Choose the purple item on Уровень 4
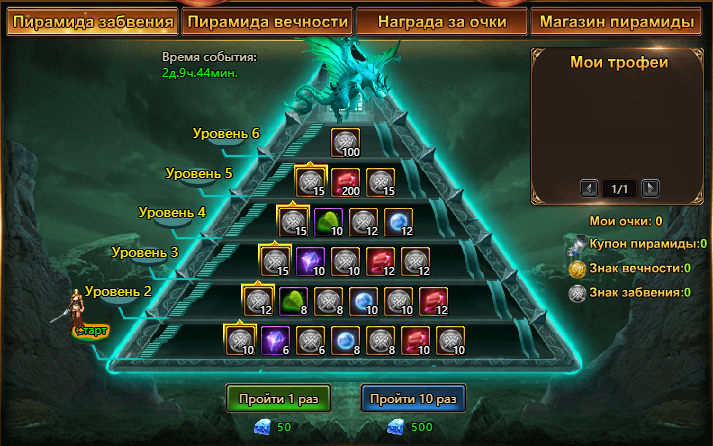Viewport: 713px width, 446px height. click(x=329, y=221)
